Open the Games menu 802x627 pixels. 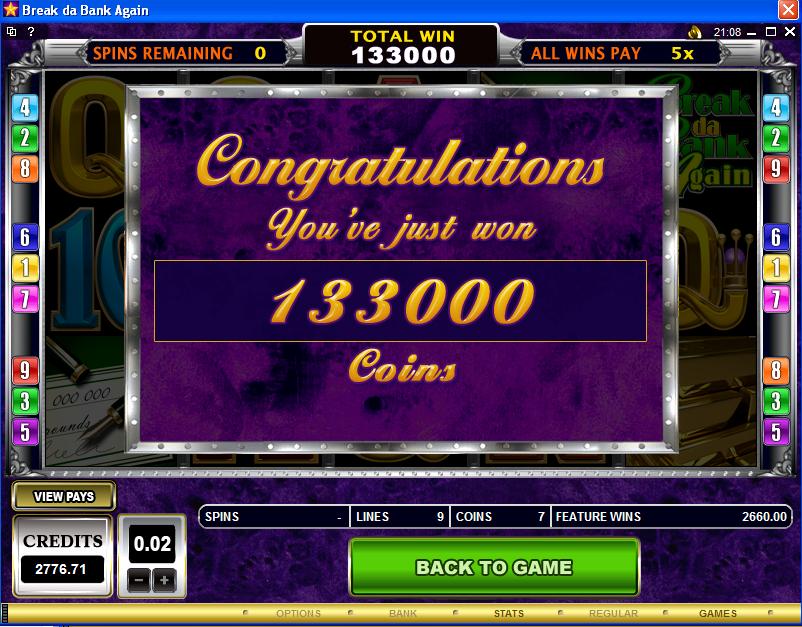pos(717,613)
